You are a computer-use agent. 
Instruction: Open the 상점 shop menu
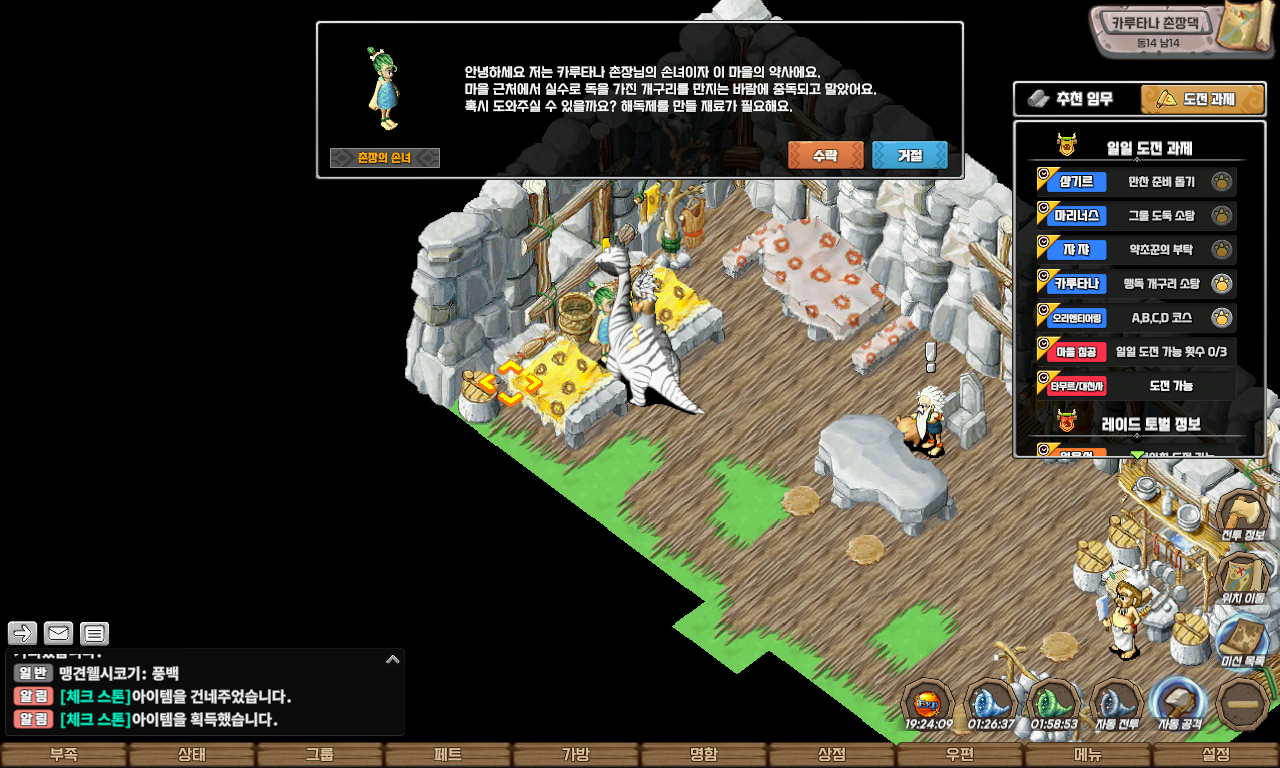[x=832, y=755]
